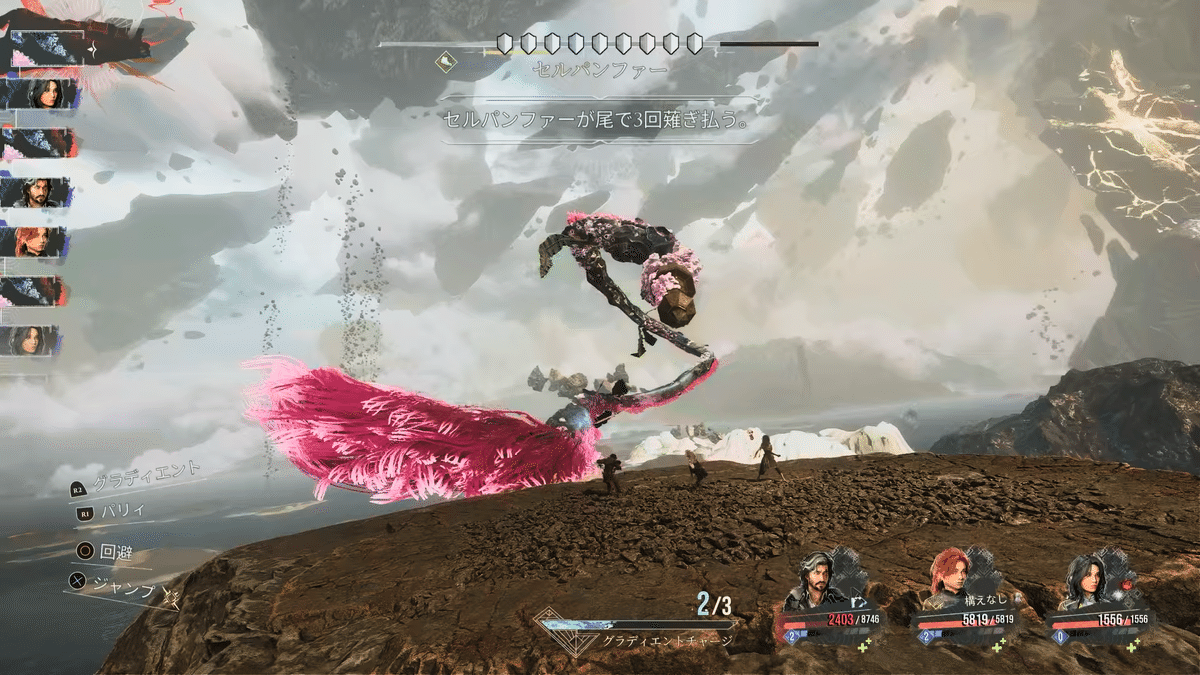Choose Verso's party status portrait
This screenshot has height=675, width=1200.
pyautogui.click(x=818, y=582)
